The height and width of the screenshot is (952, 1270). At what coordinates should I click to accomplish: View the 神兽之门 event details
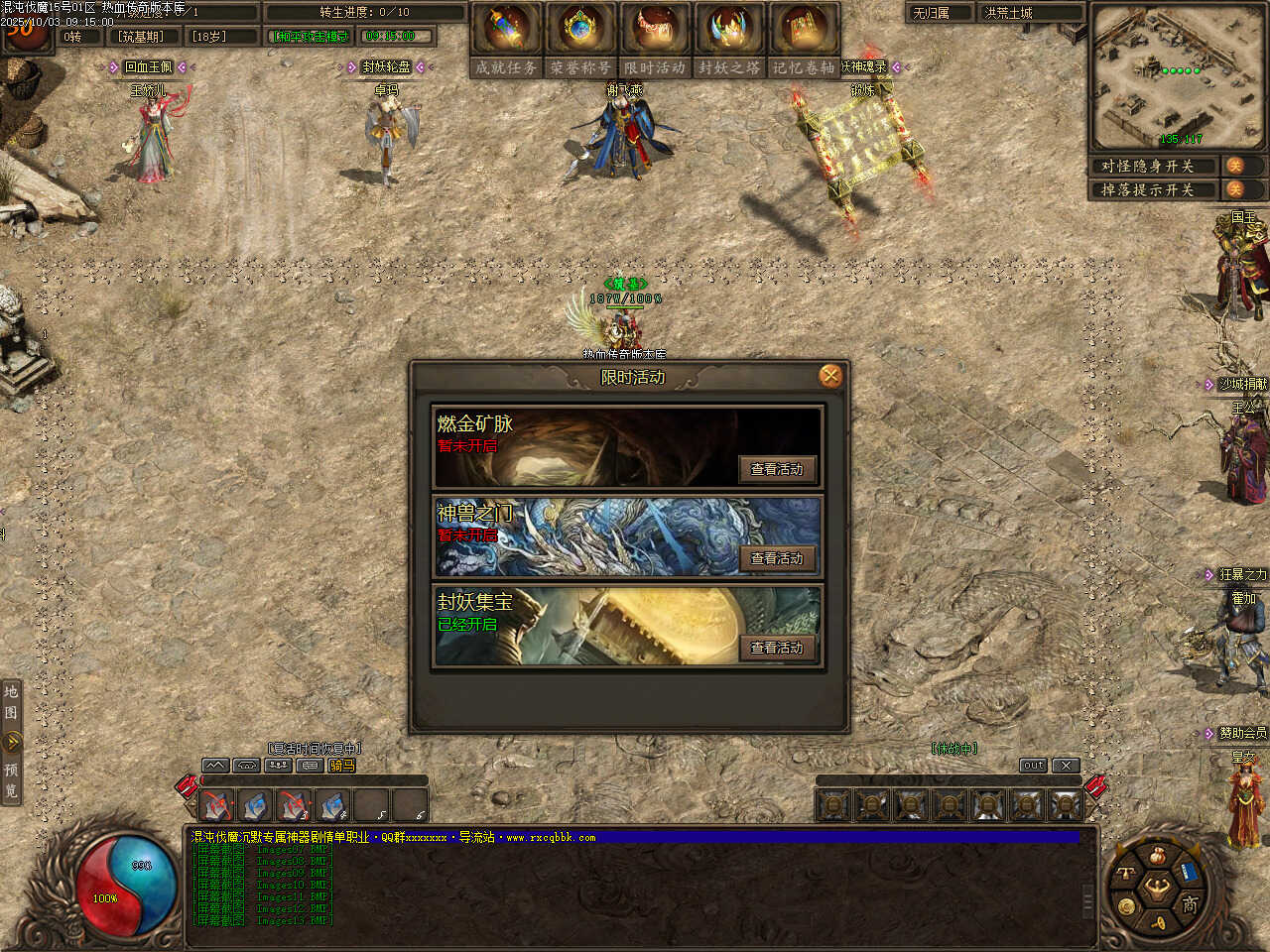(777, 558)
